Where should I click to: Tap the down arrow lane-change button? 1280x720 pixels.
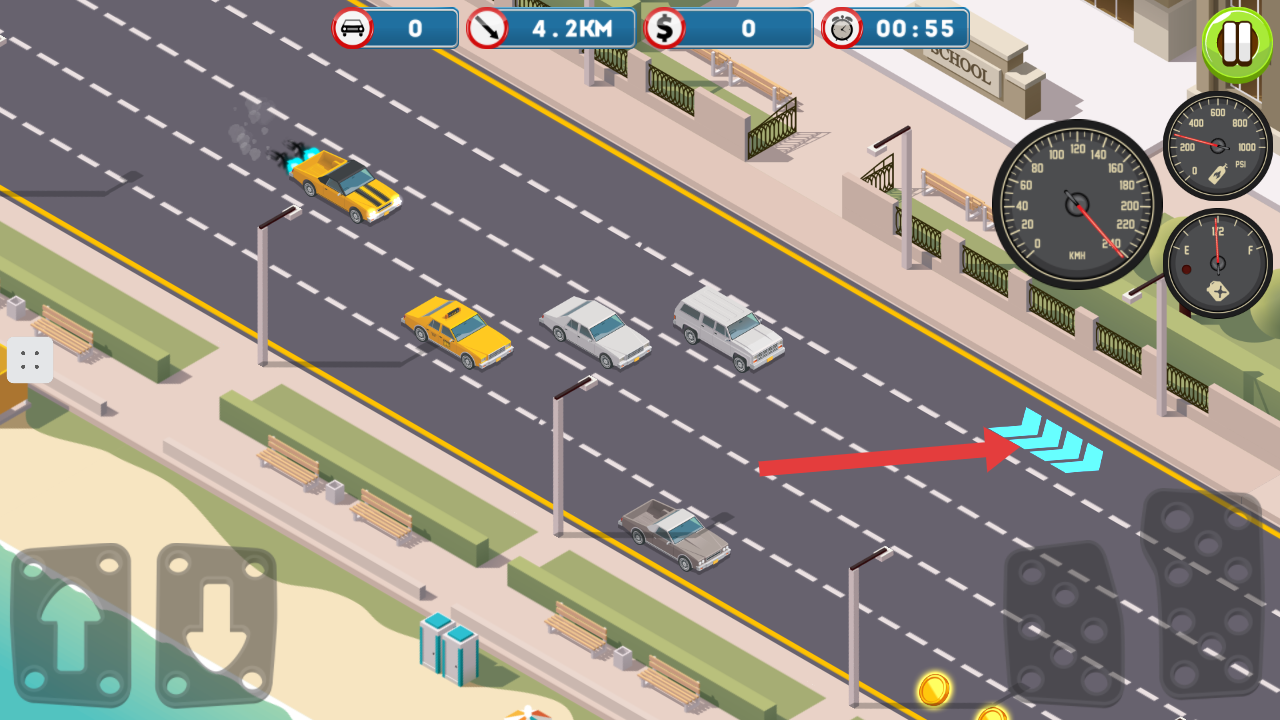(216, 625)
